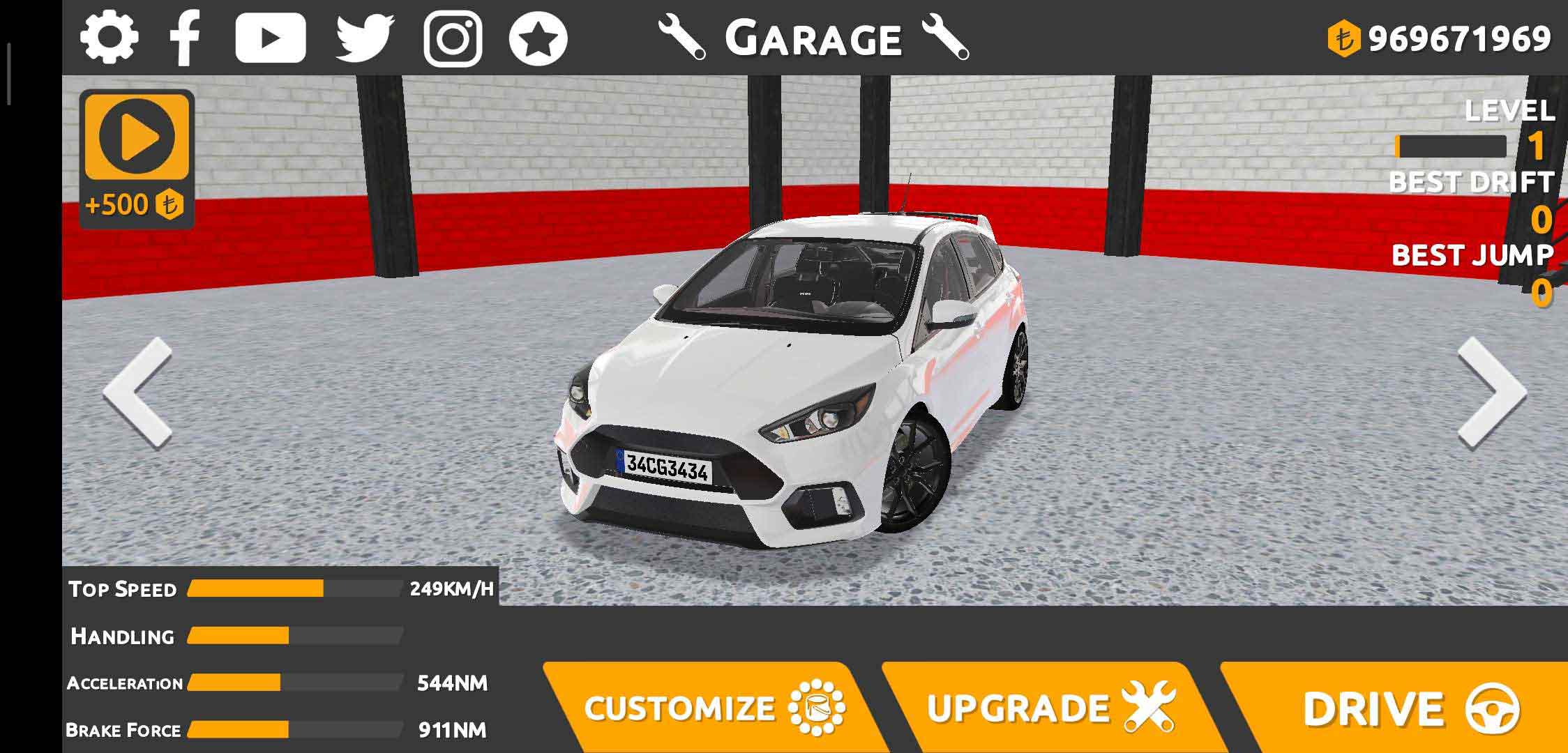Click the coin balance at top right
Image resolution: width=1568 pixels, height=753 pixels.
click(1440, 39)
